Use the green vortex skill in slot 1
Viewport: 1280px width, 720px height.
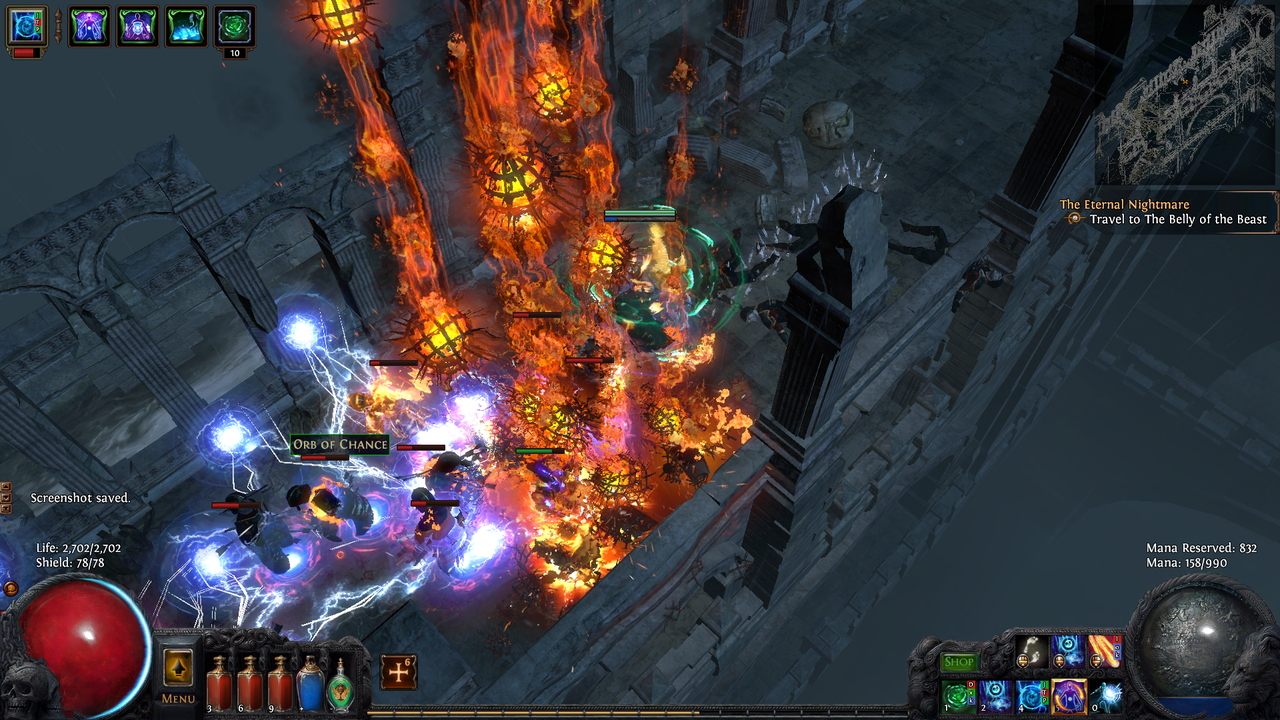click(x=957, y=697)
